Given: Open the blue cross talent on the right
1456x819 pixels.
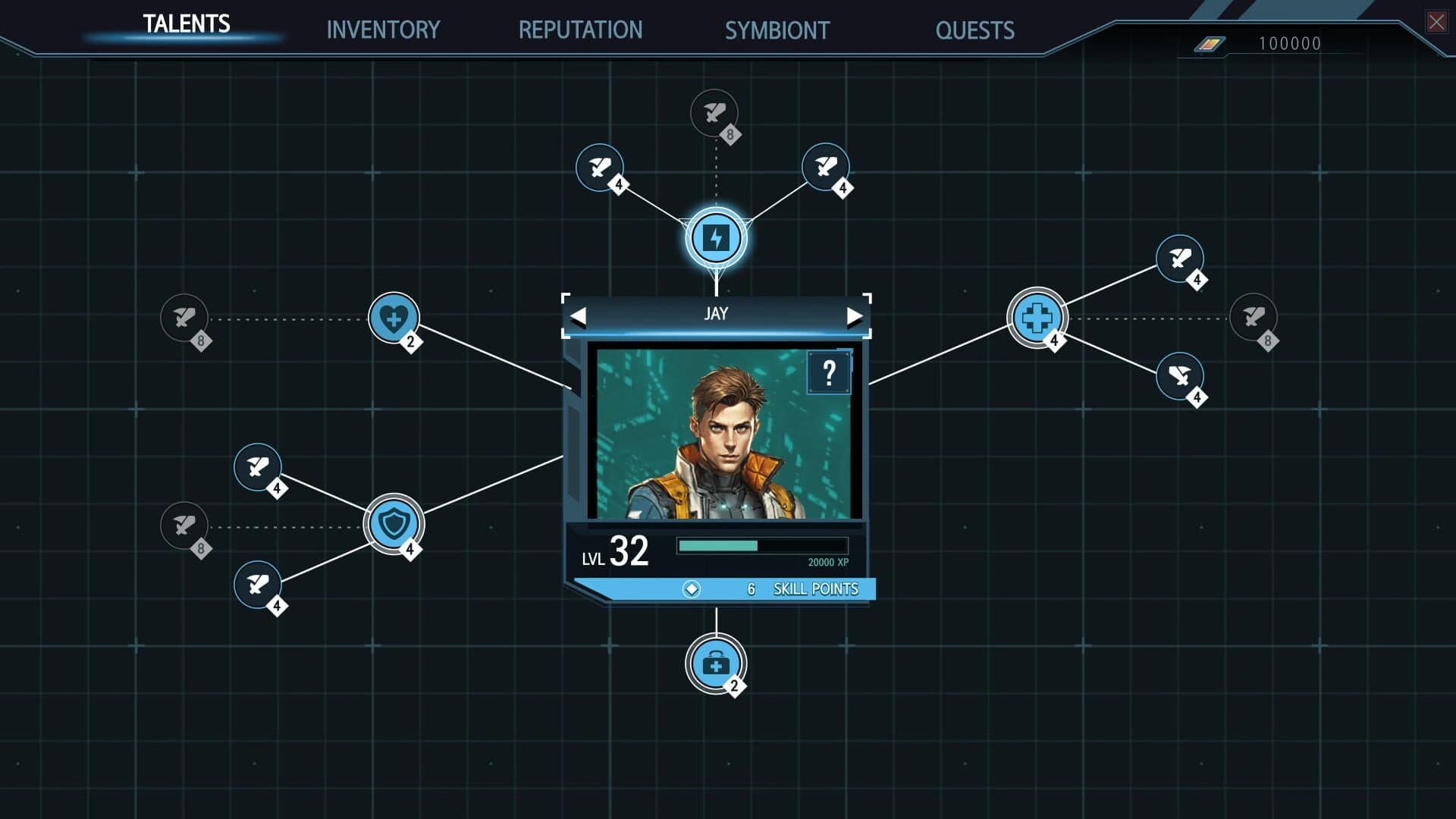Looking at the screenshot, I should pyautogui.click(x=1037, y=316).
